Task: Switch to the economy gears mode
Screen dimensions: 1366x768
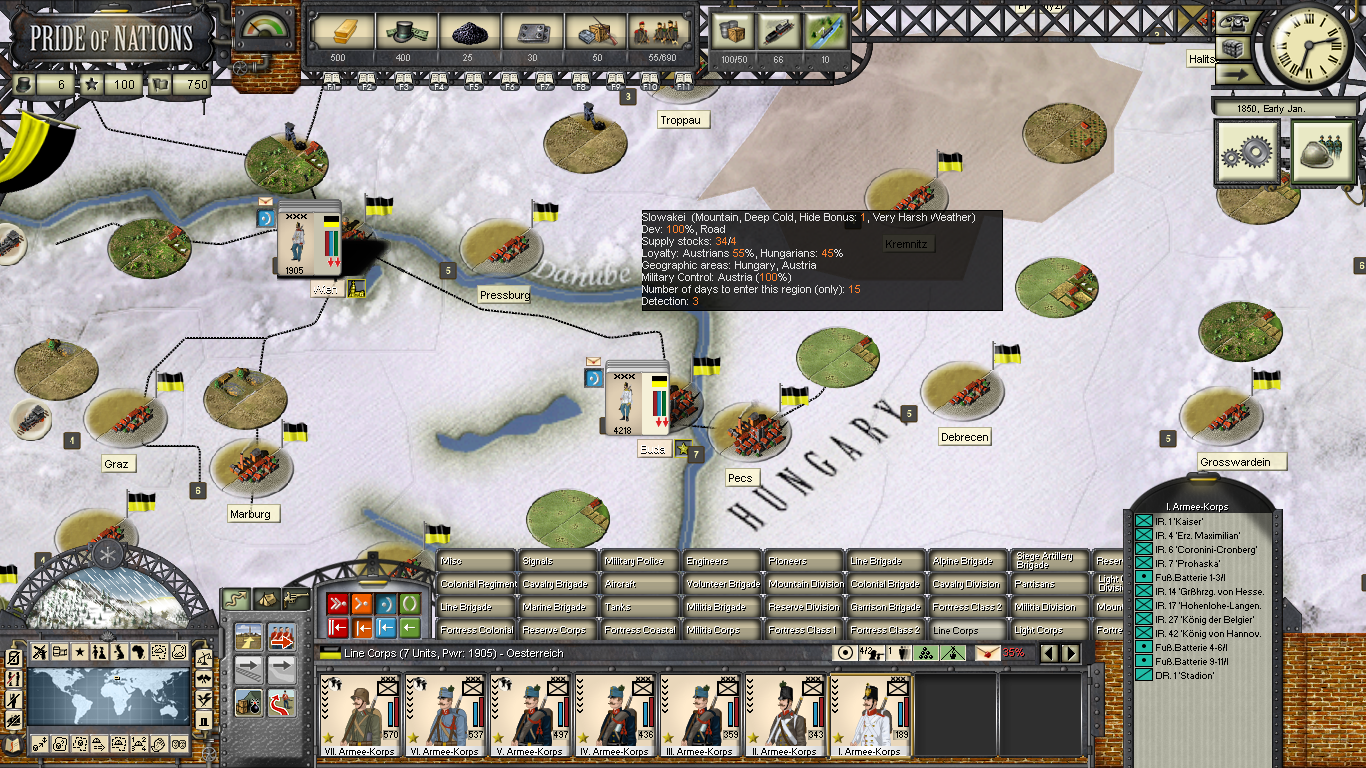Action: 1247,152
